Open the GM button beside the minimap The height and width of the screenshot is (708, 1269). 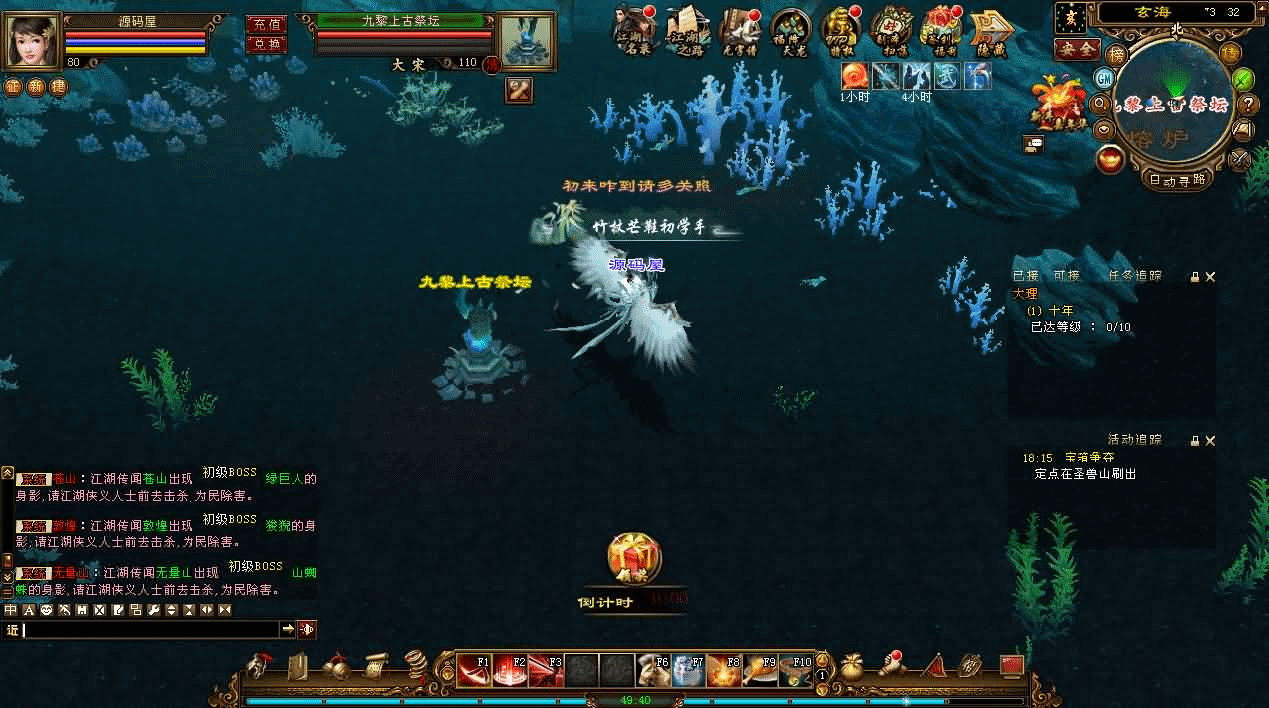click(1105, 78)
